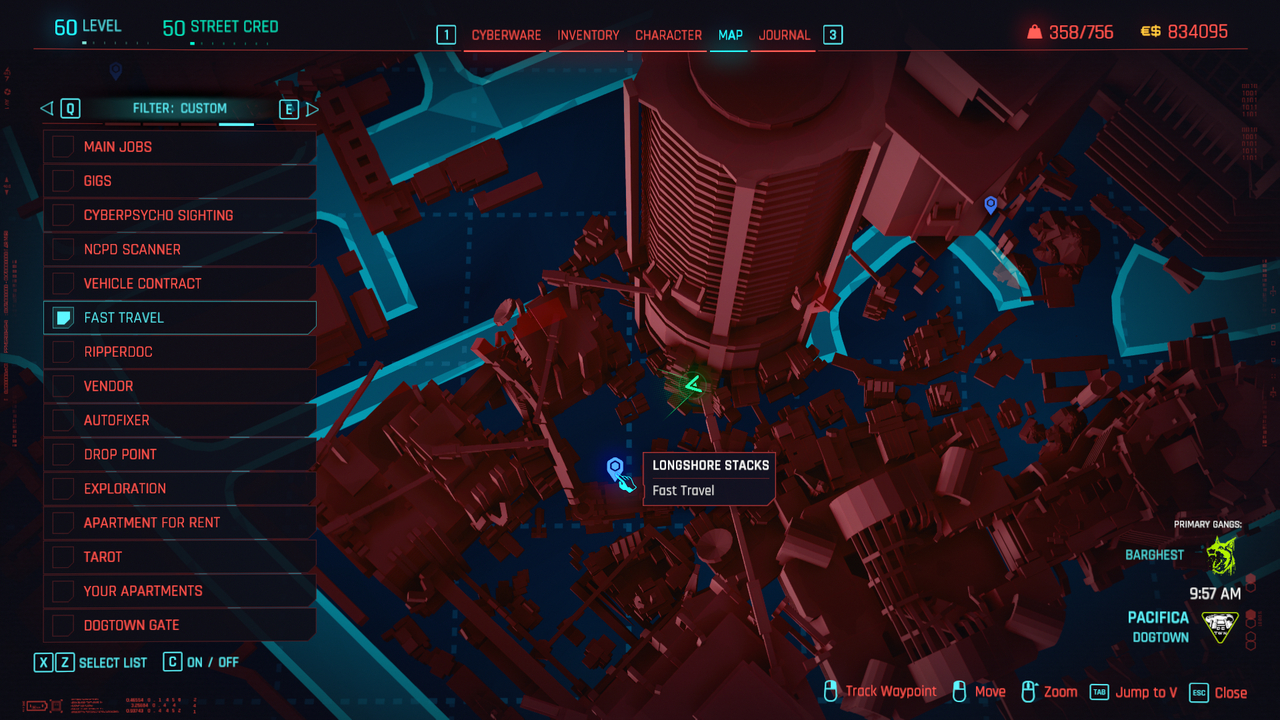The width and height of the screenshot is (1280, 720).
Task: Open the Character tab
Action: [668, 35]
